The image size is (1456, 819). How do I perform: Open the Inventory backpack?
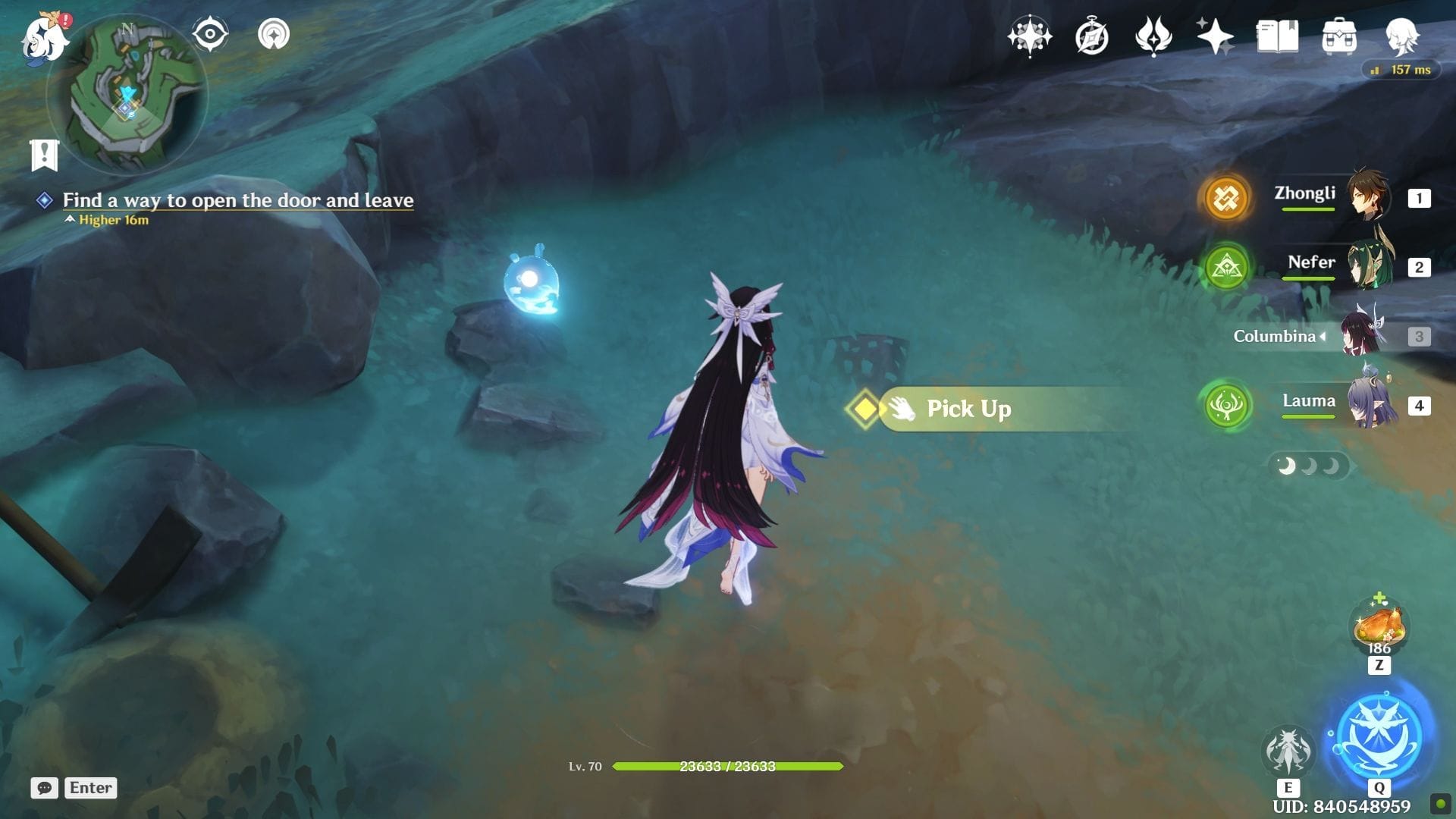[1339, 36]
